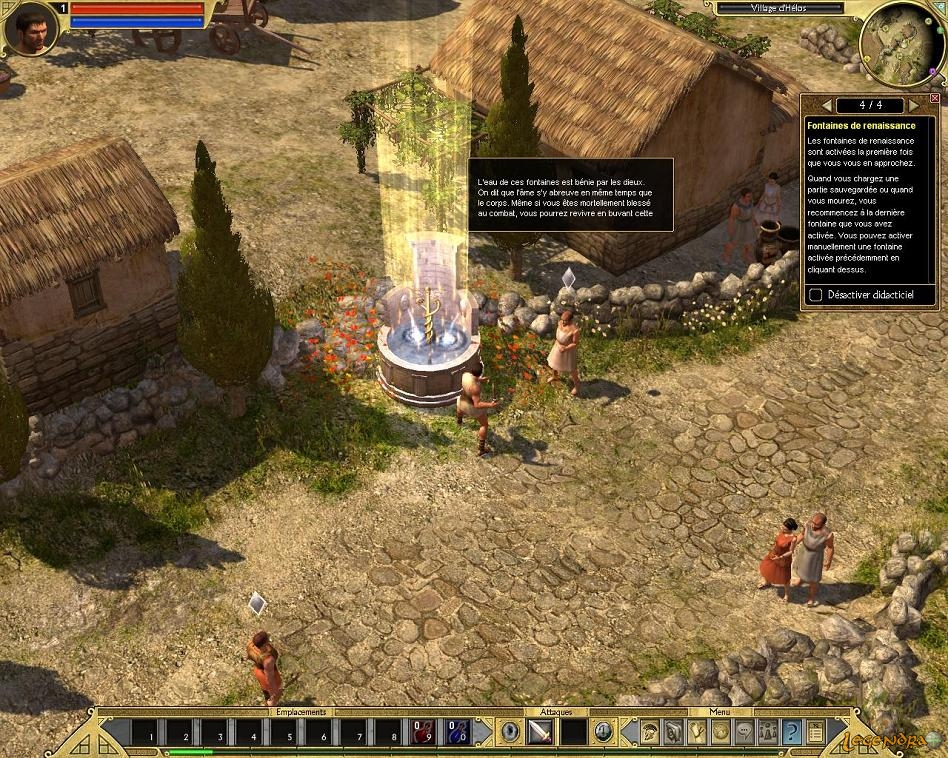Click the circular minimap

point(901,43)
